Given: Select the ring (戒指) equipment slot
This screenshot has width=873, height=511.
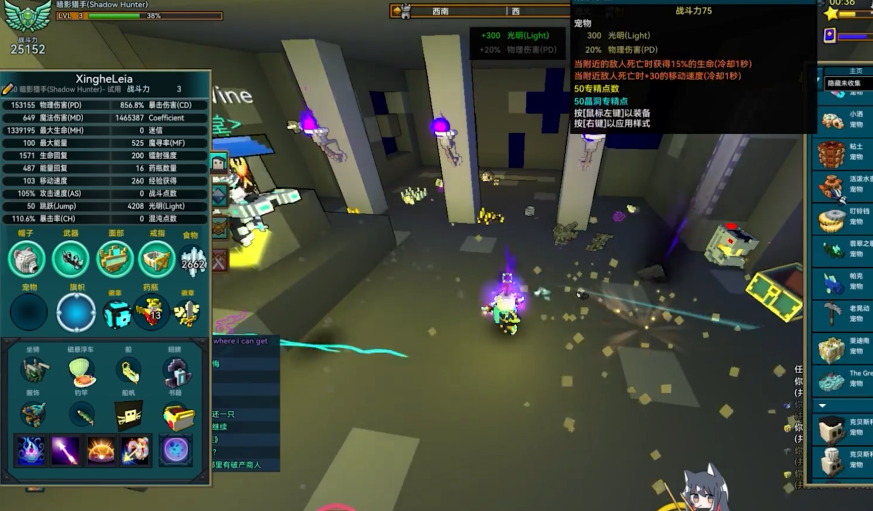Looking at the screenshot, I should click(157, 260).
